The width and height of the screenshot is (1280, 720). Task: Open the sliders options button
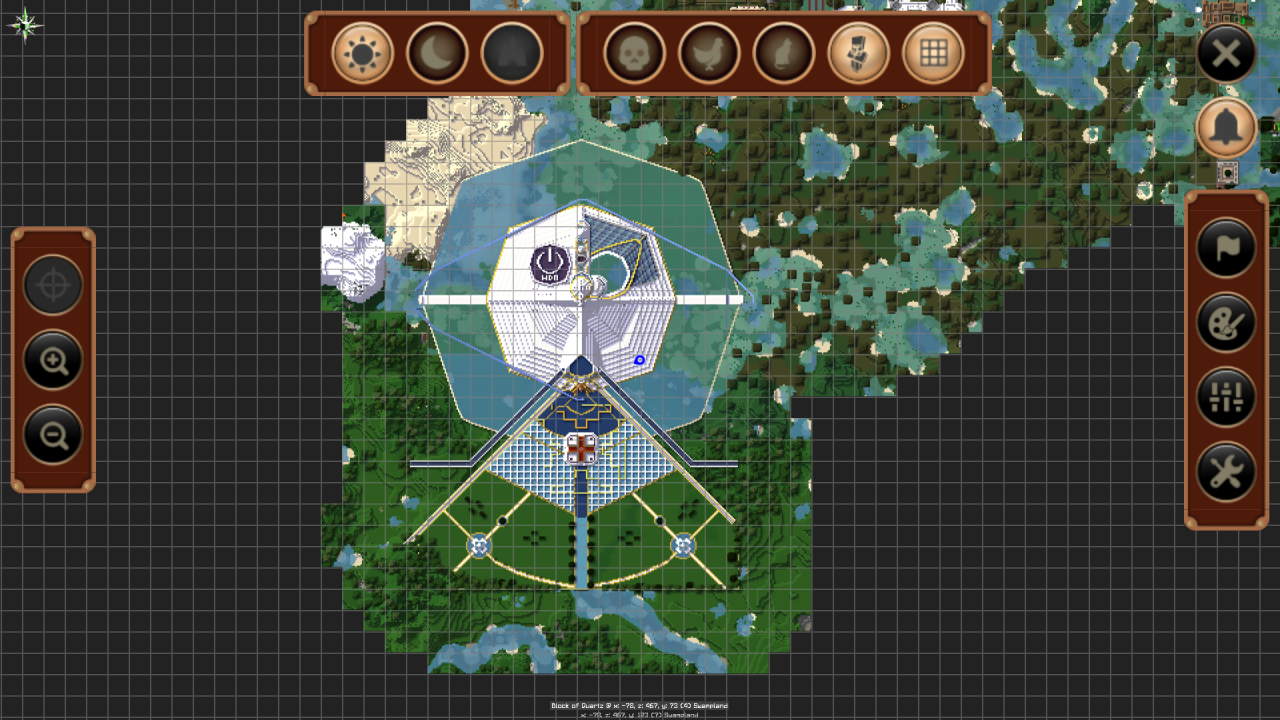pos(1226,397)
